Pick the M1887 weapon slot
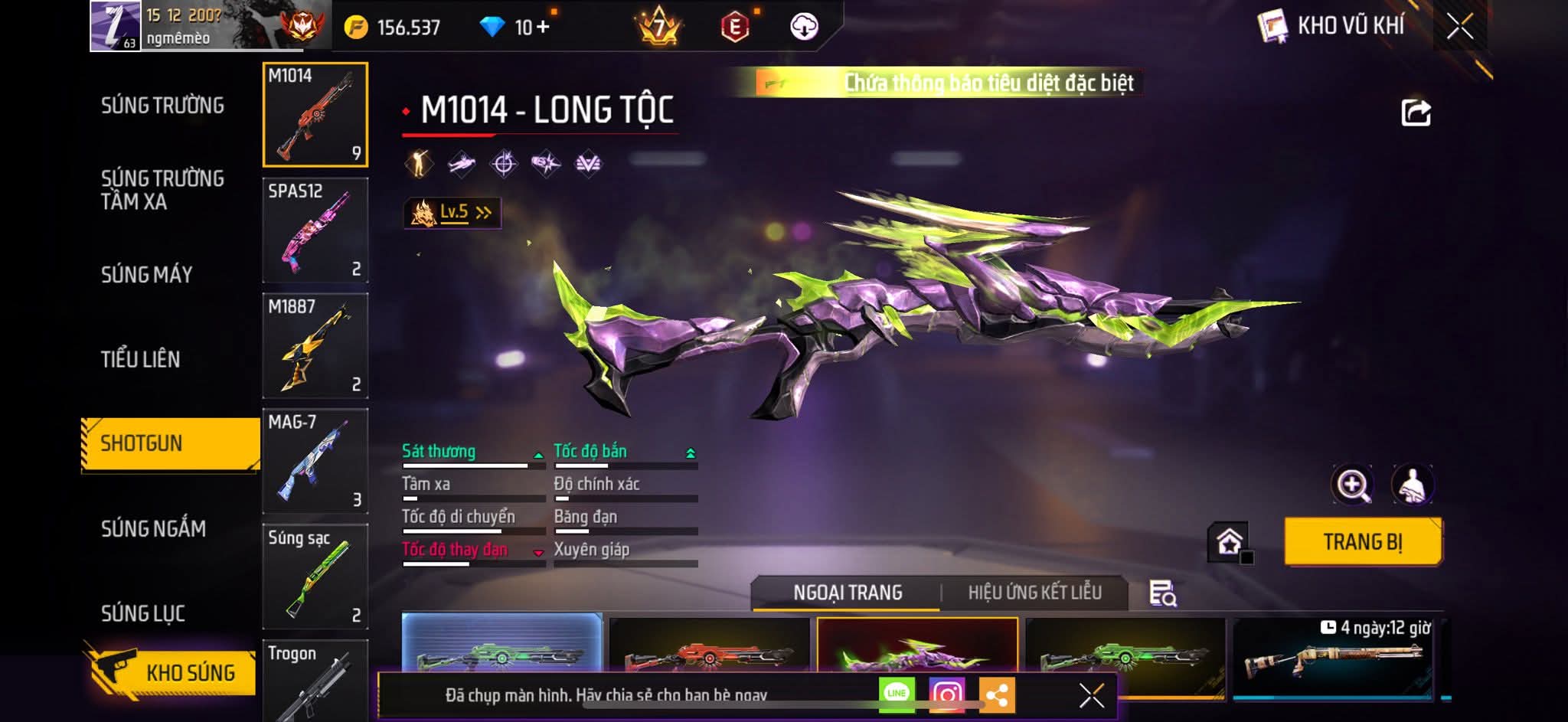 pos(315,346)
